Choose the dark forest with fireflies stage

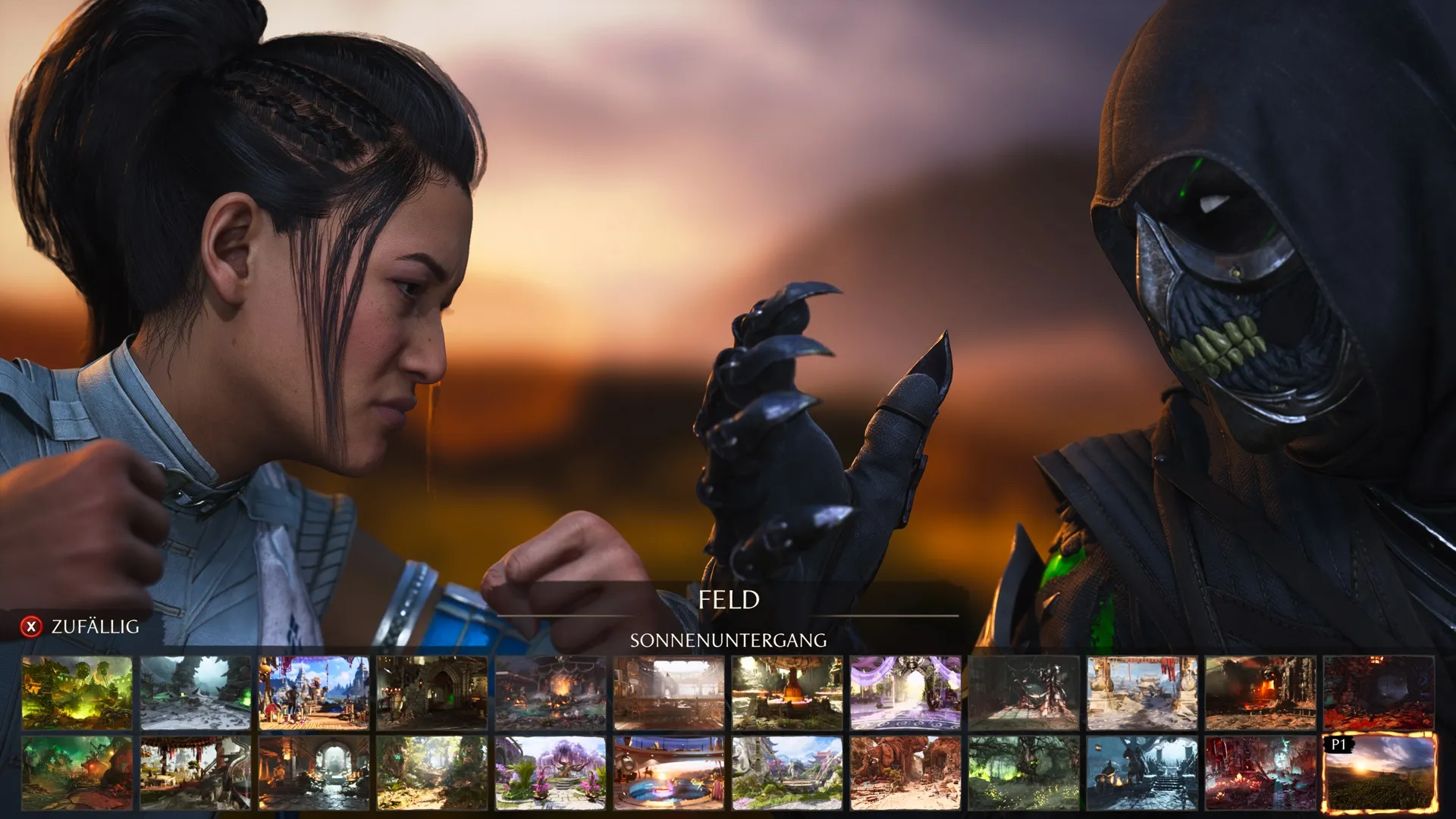(x=1024, y=773)
